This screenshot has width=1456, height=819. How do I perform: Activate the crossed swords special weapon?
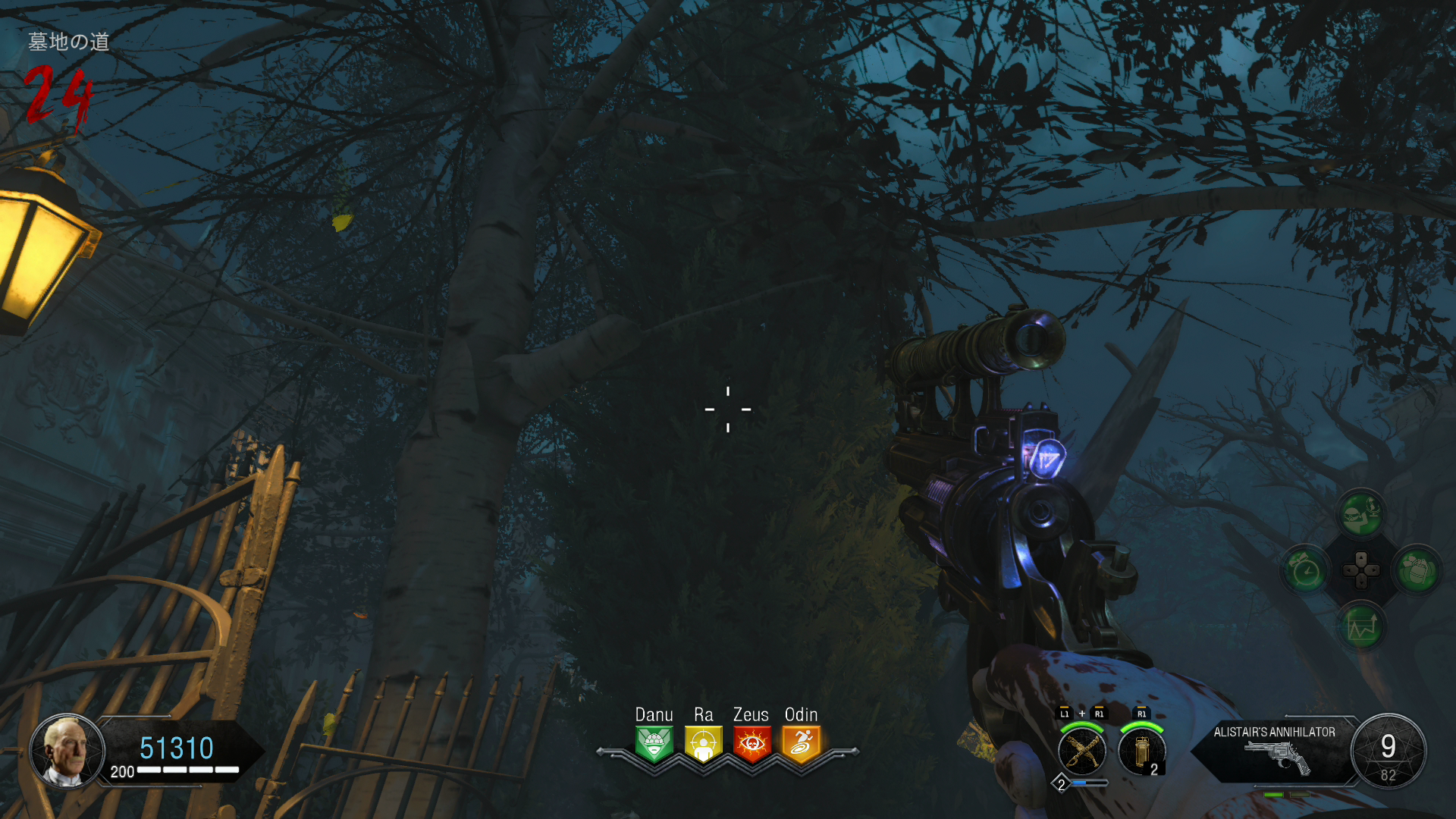[x=1082, y=752]
